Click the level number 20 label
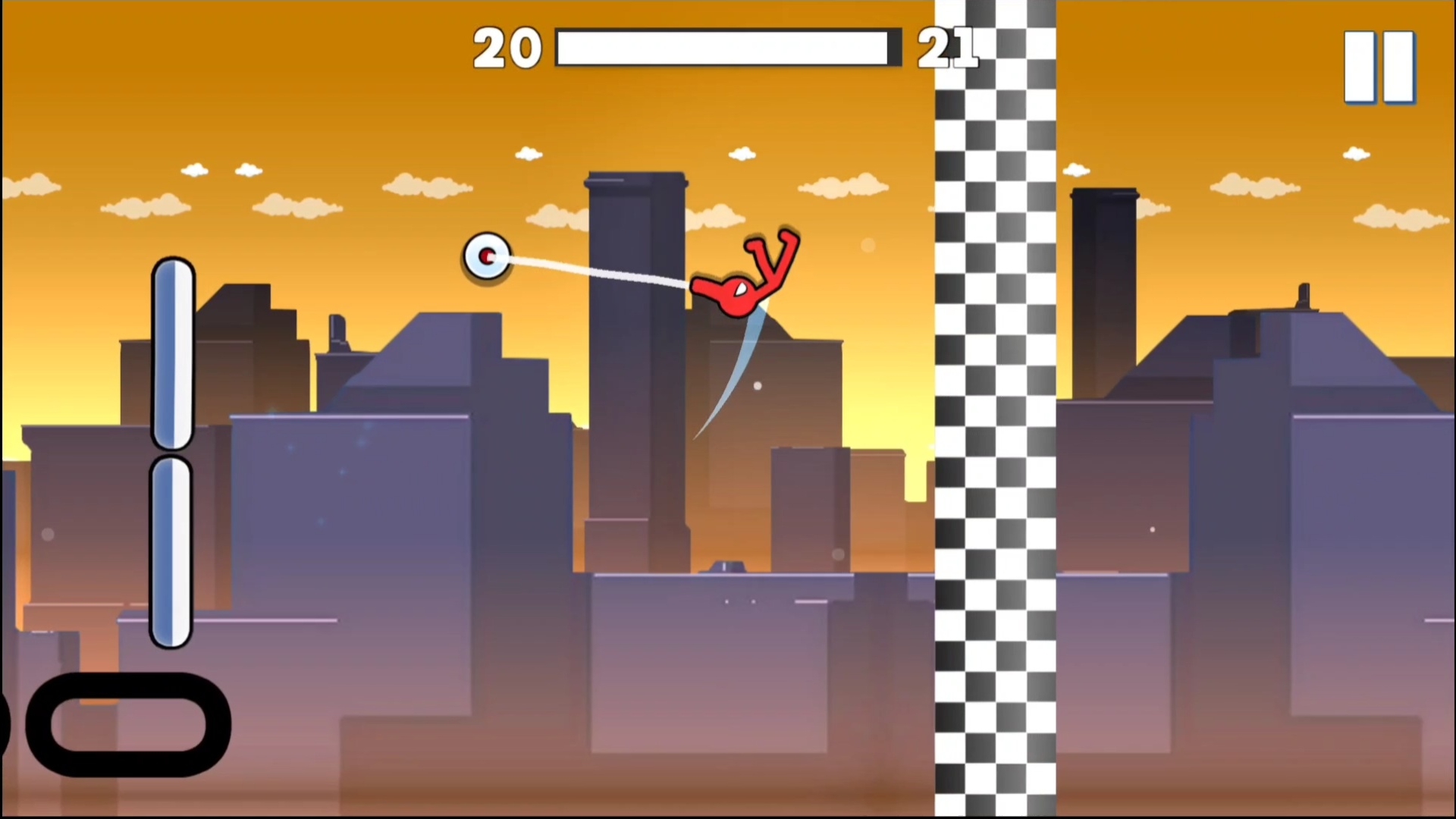This screenshot has height=819, width=1456. tap(507, 47)
